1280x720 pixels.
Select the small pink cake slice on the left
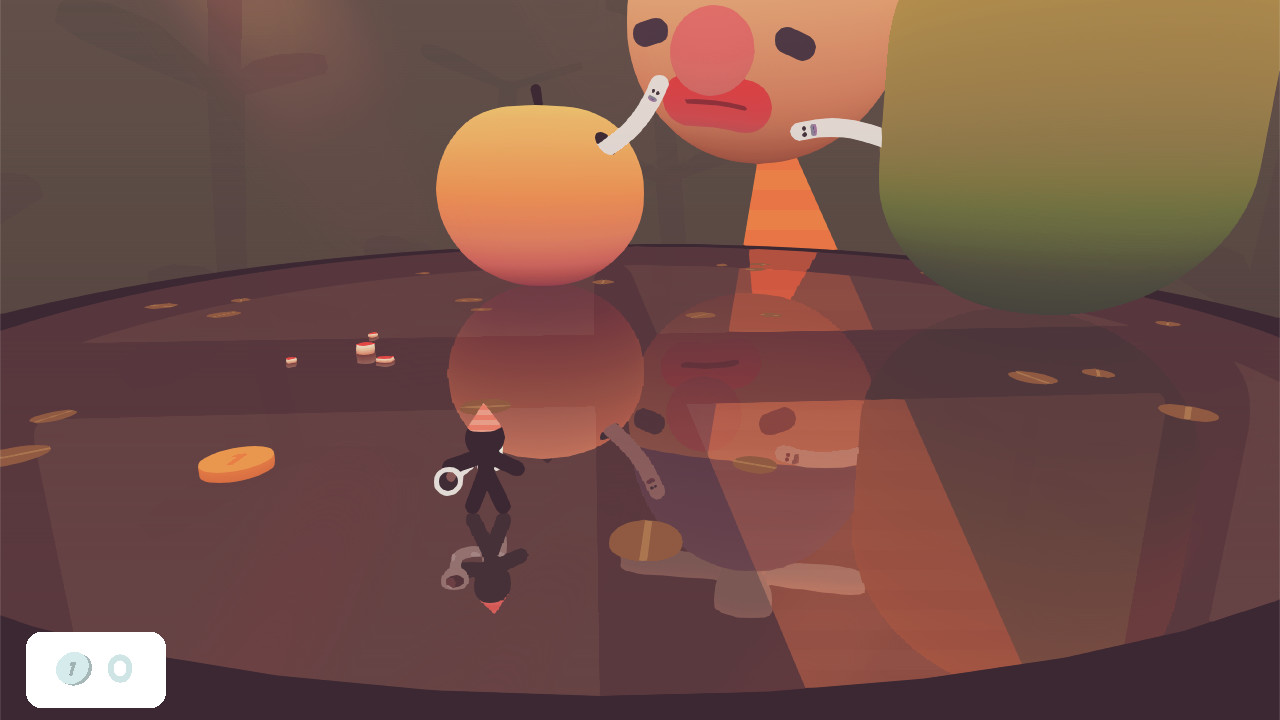(290, 362)
